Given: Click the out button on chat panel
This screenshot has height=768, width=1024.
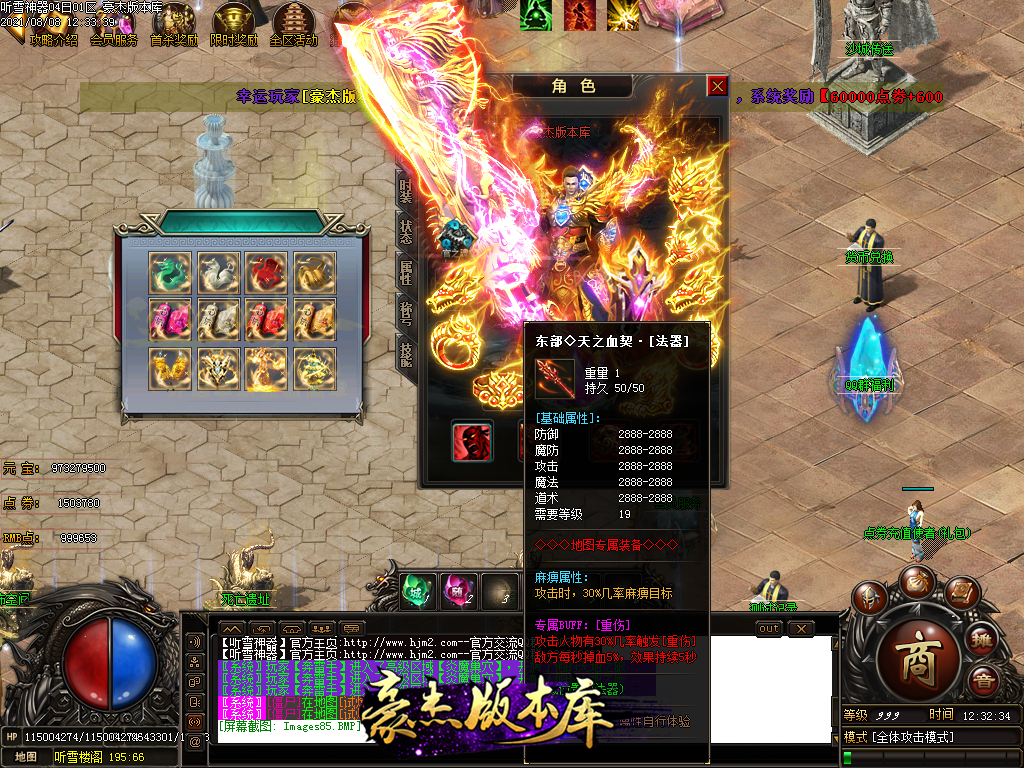Looking at the screenshot, I should click(769, 629).
